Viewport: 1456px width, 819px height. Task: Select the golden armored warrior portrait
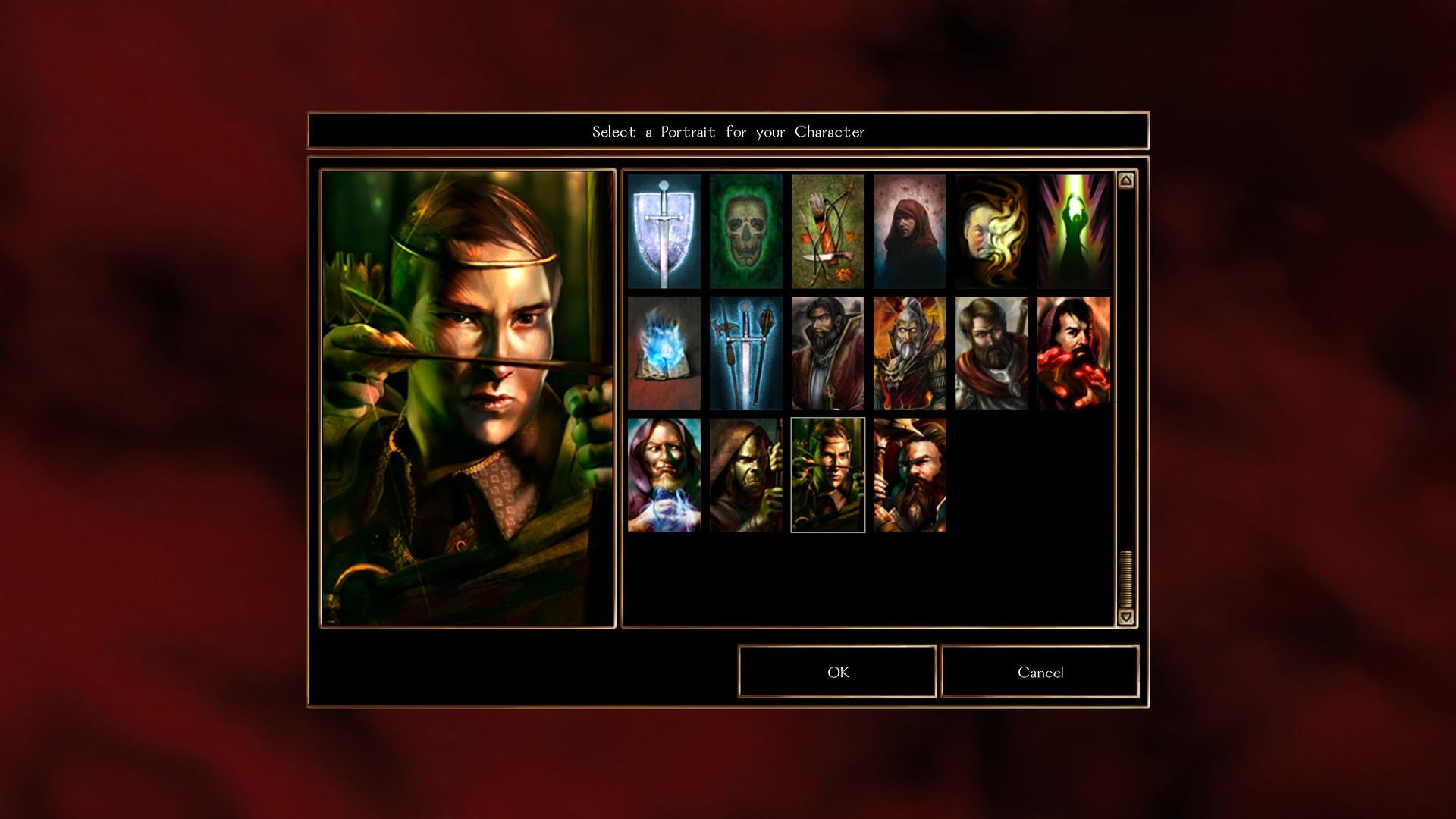pos(909,353)
